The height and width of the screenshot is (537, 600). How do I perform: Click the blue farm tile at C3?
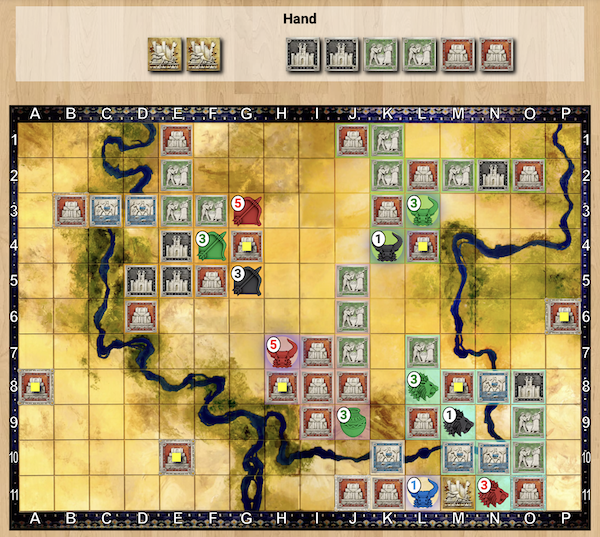pyautogui.click(x=107, y=210)
